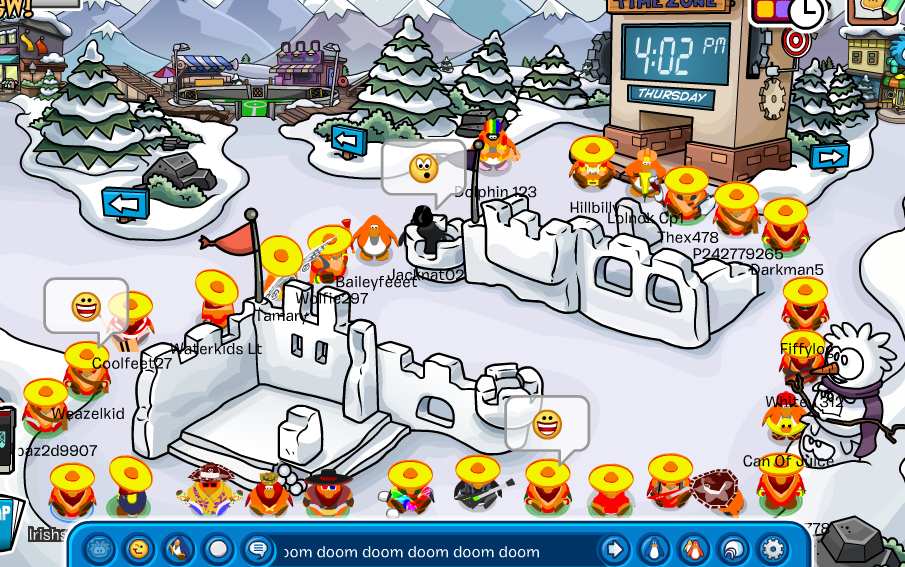905x567 pixels.
Task: Open your penguin player card
Action: tap(653, 549)
